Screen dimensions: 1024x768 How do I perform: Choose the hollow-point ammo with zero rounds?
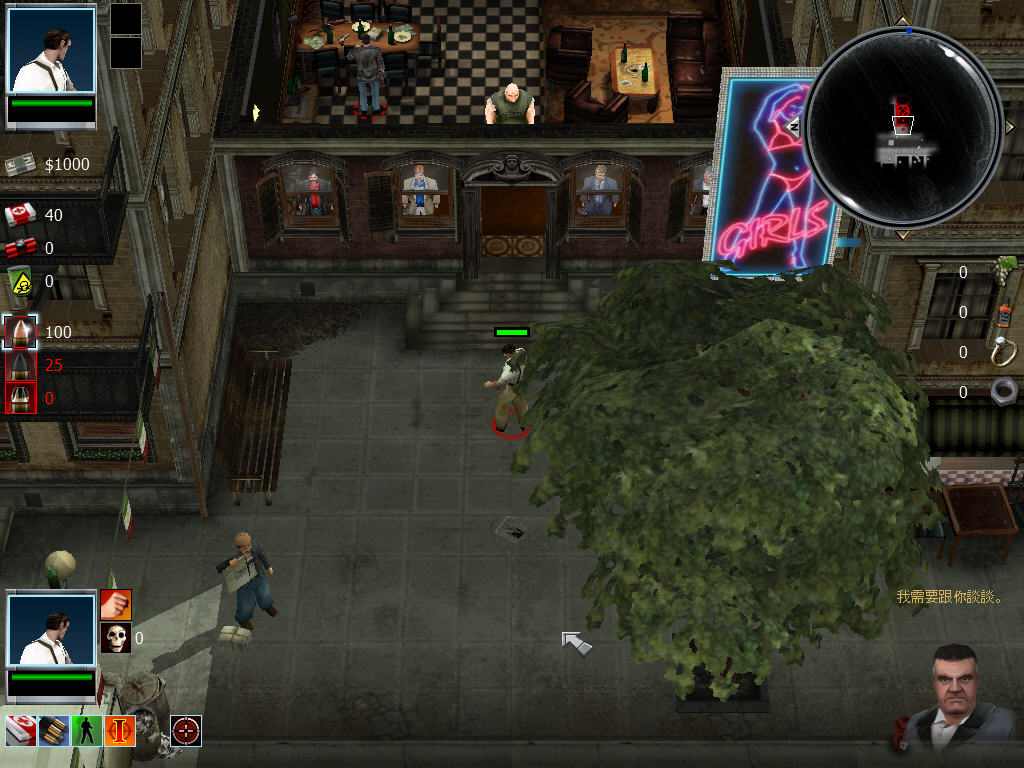[20, 398]
